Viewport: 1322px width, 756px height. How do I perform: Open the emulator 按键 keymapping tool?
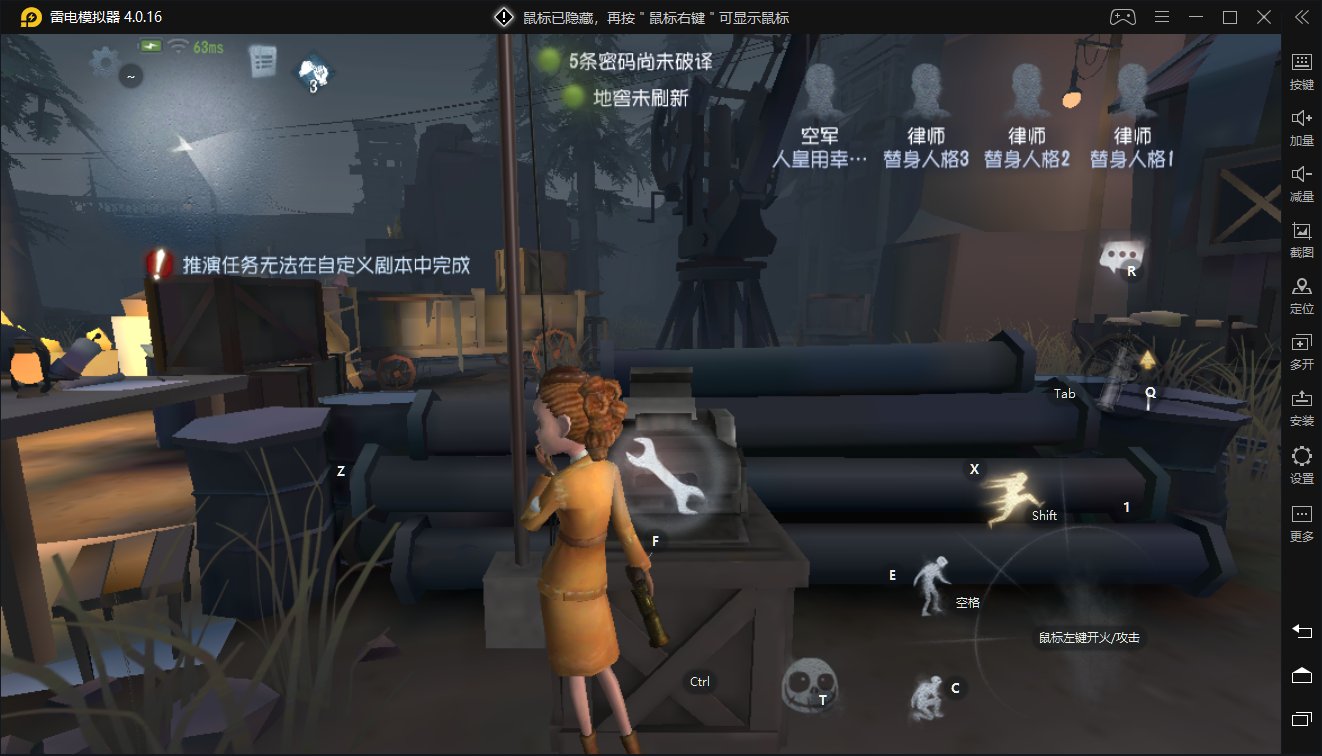(1302, 70)
